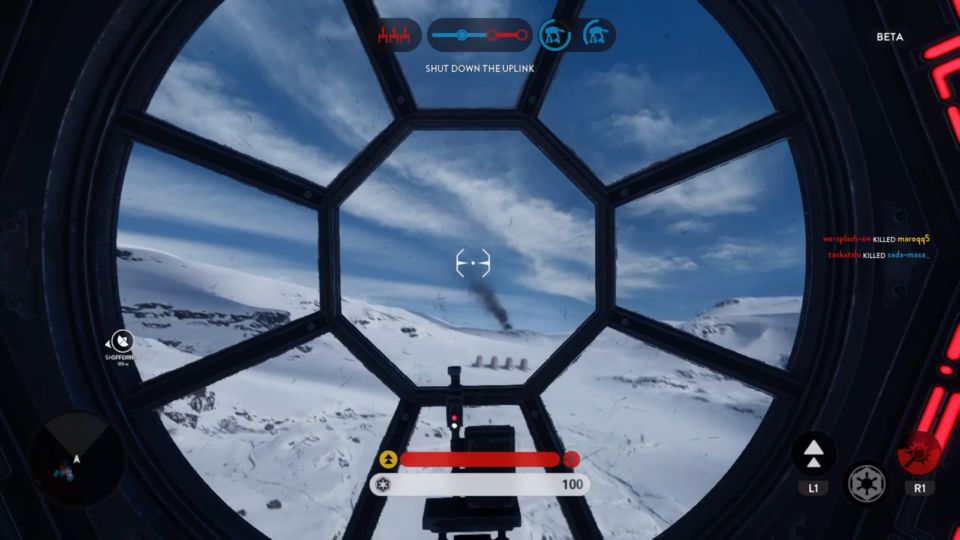
Task: Select the satellite uplink objective marker
Action: [x=123, y=341]
